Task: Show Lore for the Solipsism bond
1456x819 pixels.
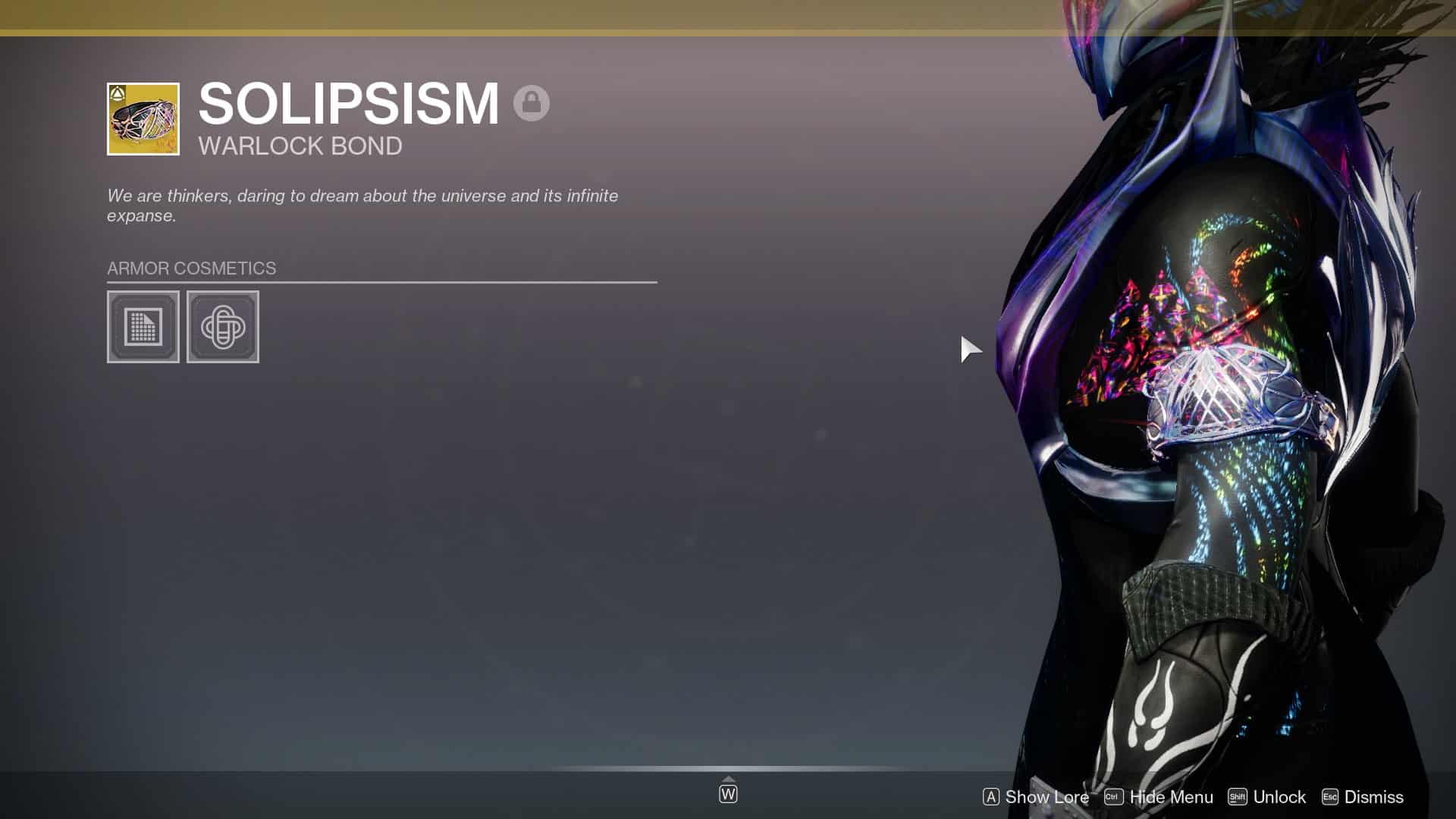Action: click(x=1046, y=797)
